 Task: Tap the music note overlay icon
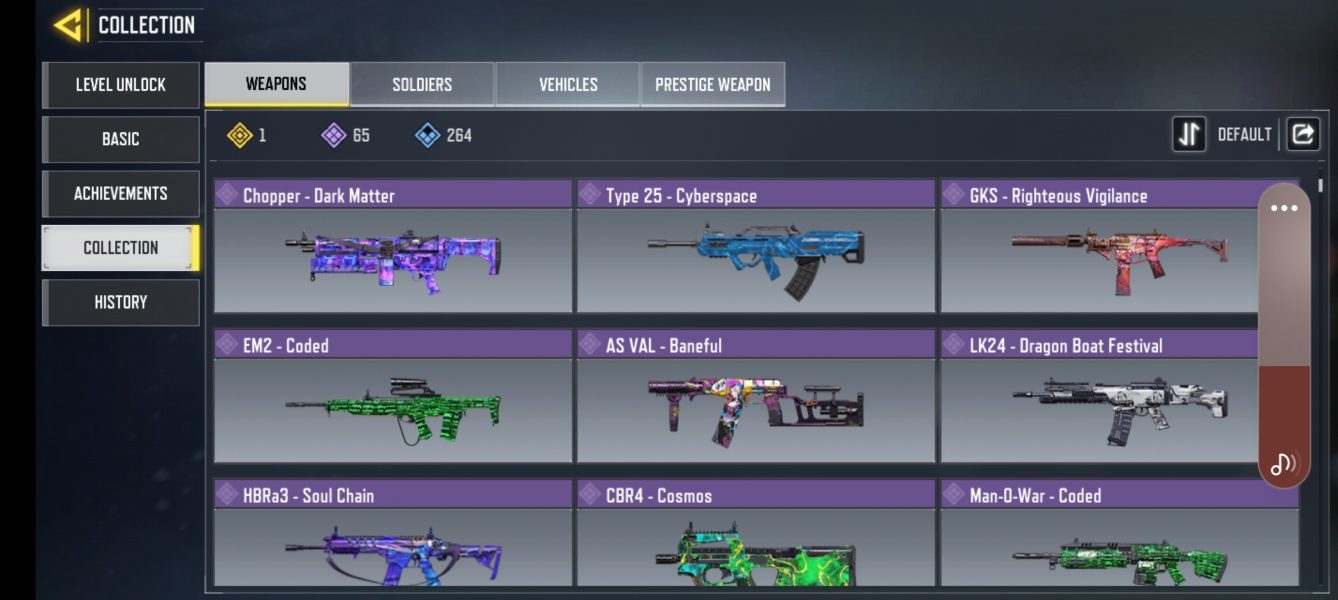click(1284, 463)
